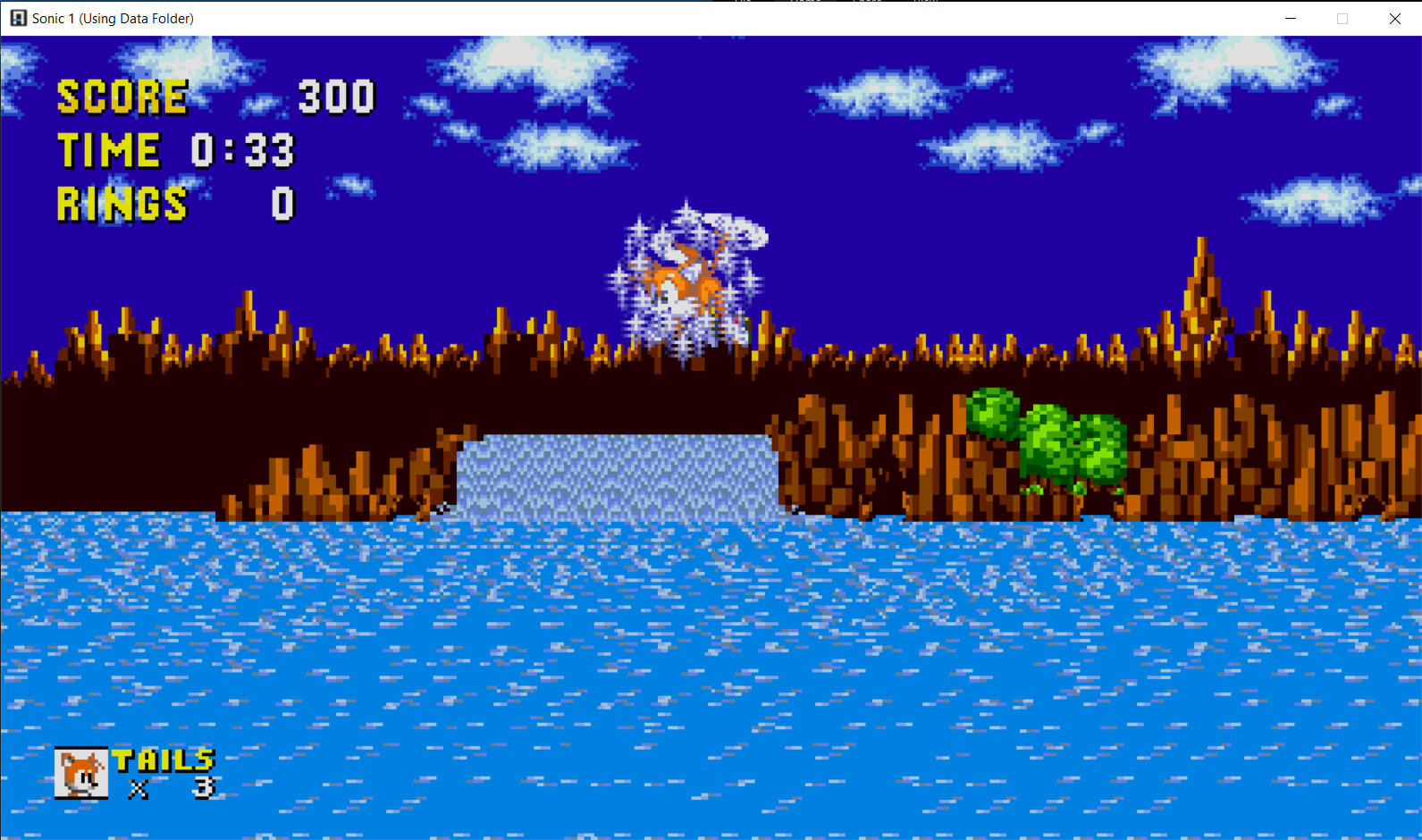This screenshot has height=840, width=1422.
Task: Click the waterfall in the cliff
Action: click(x=617, y=474)
